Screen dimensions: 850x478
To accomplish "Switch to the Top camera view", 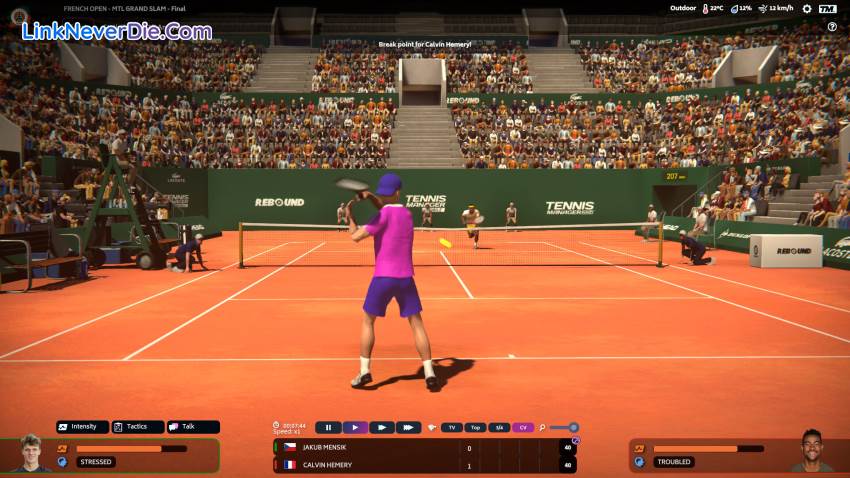I will tap(476, 428).
